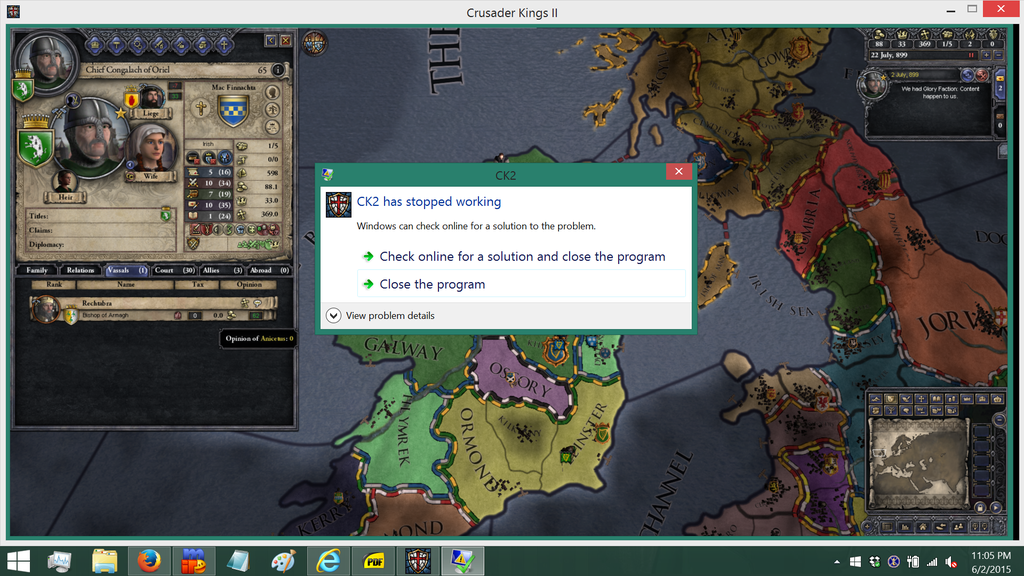Increase game speed with plus button
1024x576 pixels.
(x=985, y=56)
